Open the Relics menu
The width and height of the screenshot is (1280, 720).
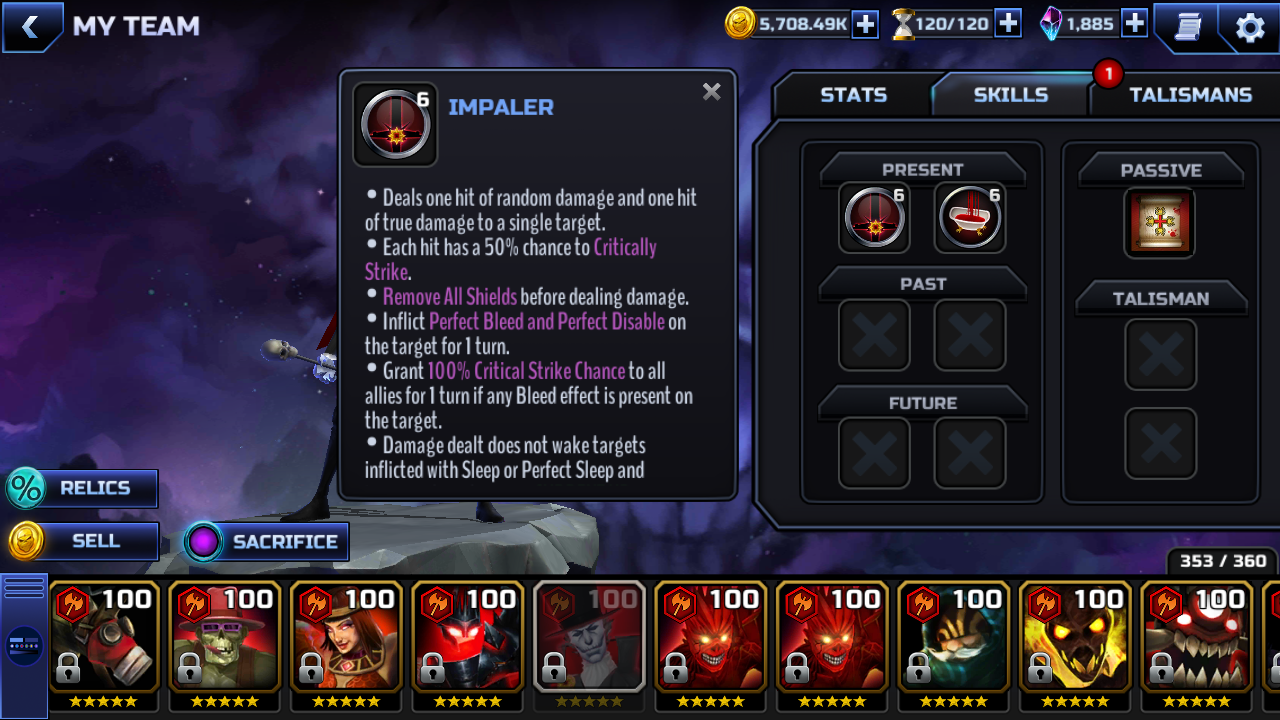pyautogui.click(x=82, y=488)
